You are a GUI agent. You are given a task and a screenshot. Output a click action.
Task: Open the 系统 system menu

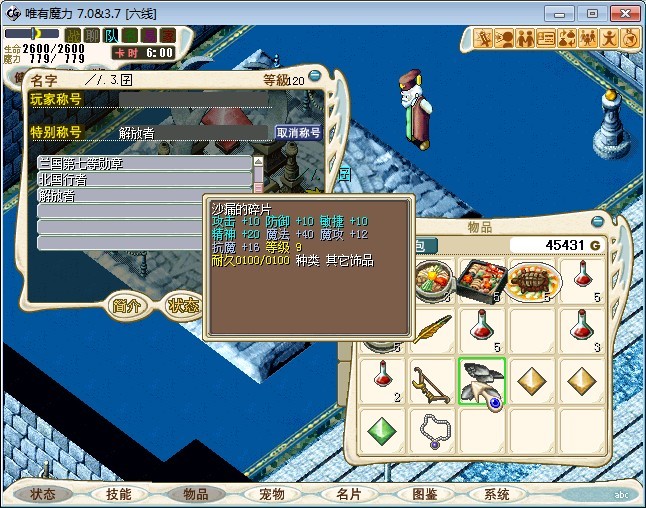pyautogui.click(x=497, y=494)
